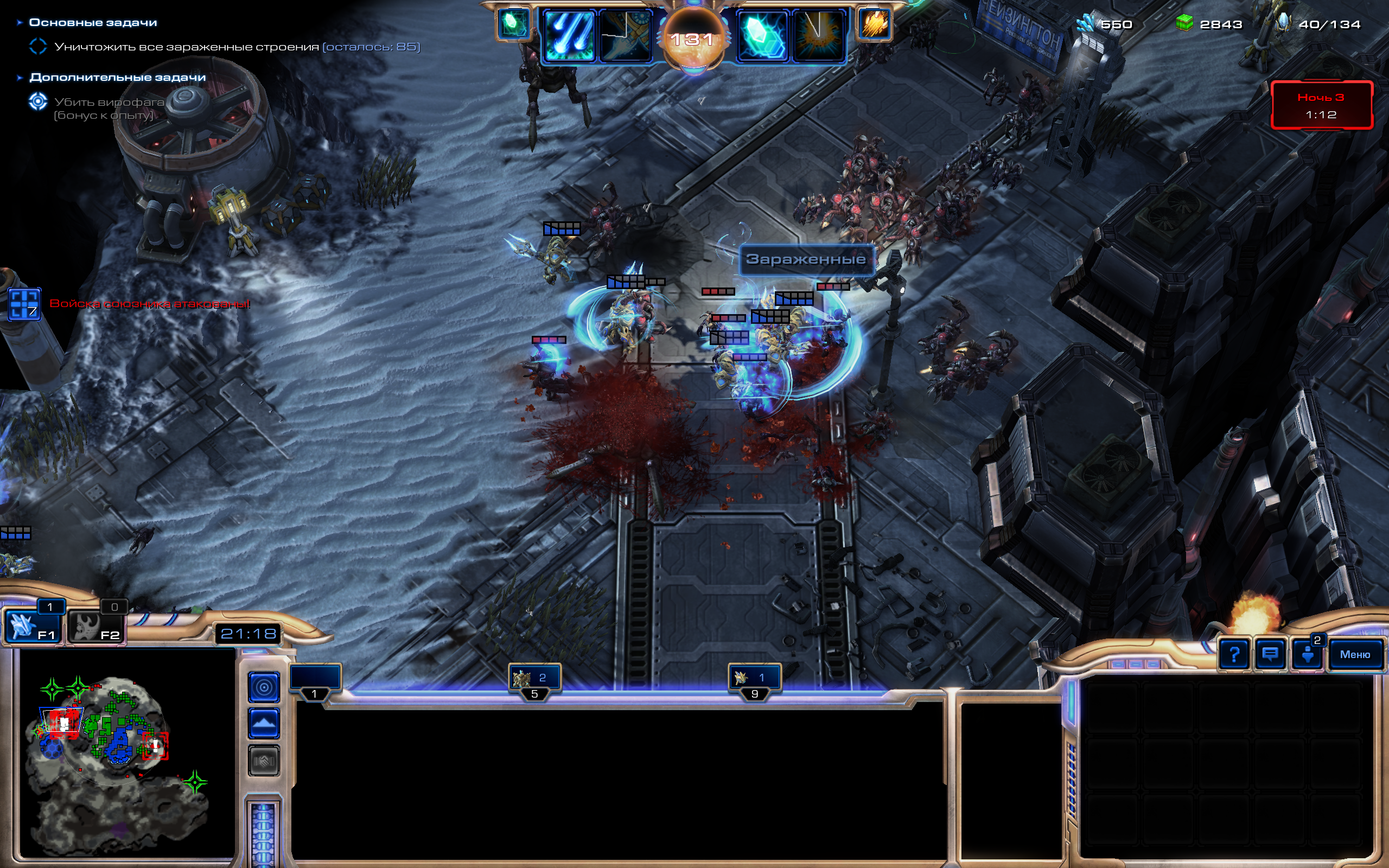Viewport: 1389px width, 868px height.
Task: Activate the minimap ping button
Action: (x=264, y=687)
